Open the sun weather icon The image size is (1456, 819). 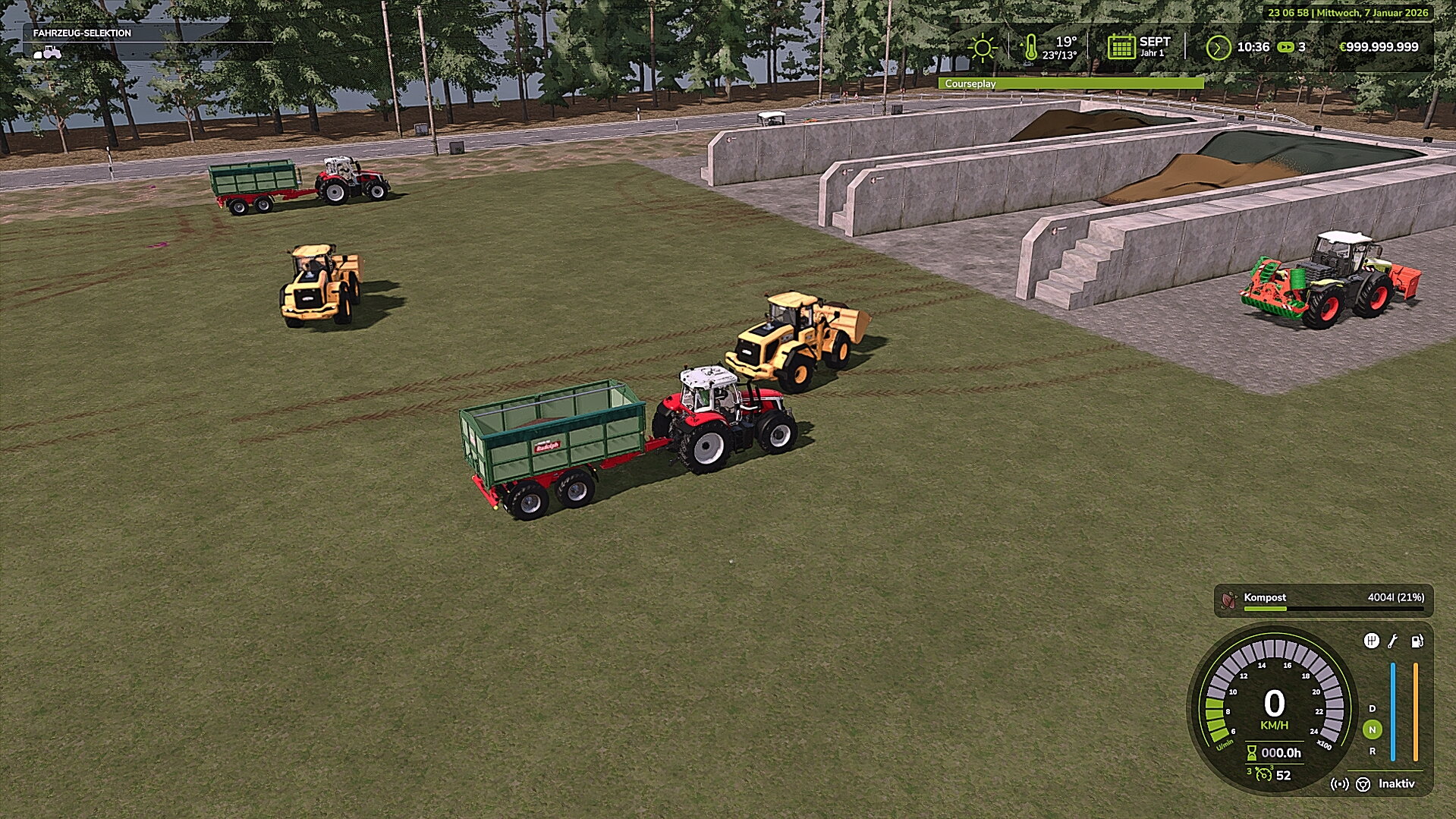983,47
